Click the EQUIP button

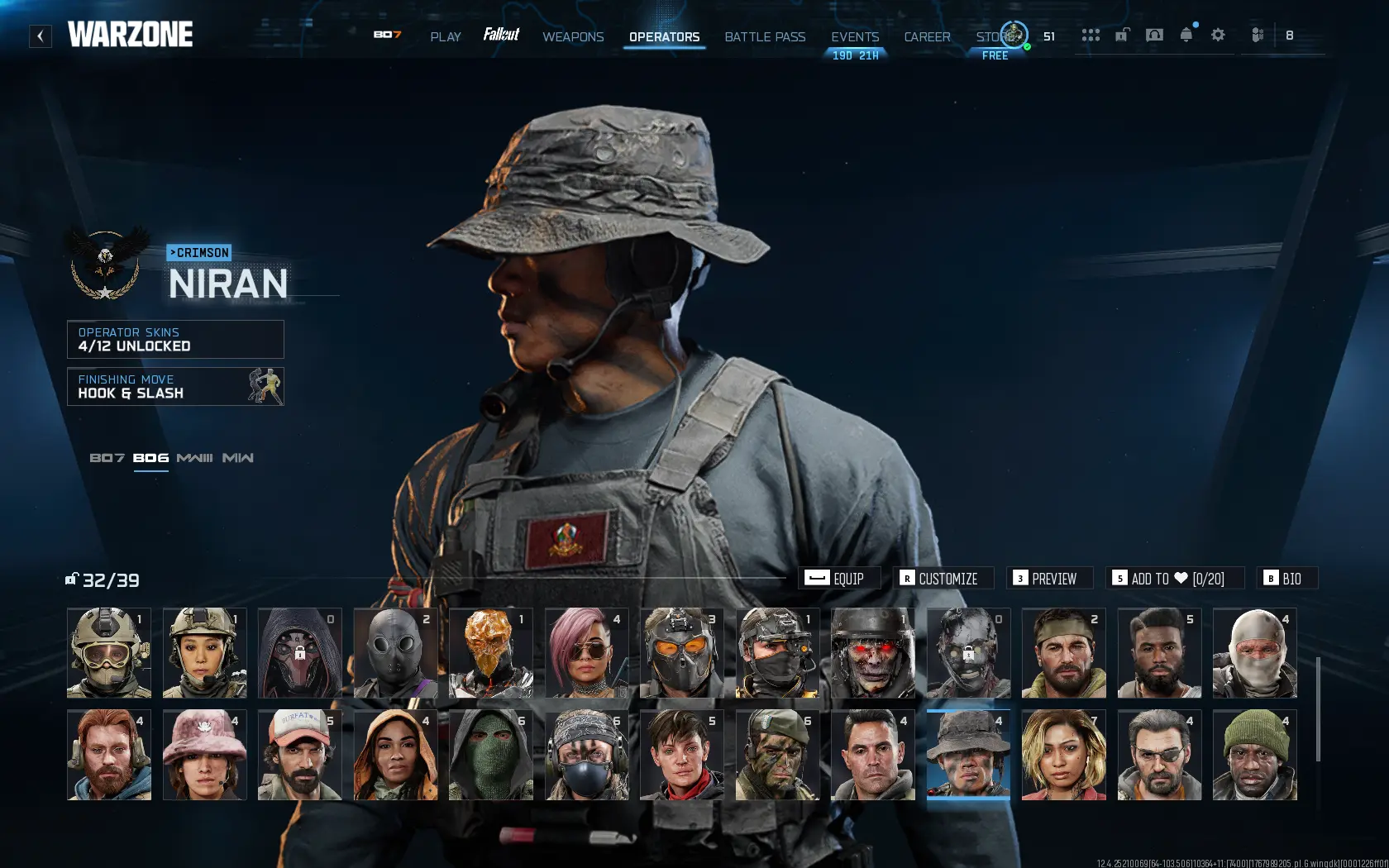[838, 578]
